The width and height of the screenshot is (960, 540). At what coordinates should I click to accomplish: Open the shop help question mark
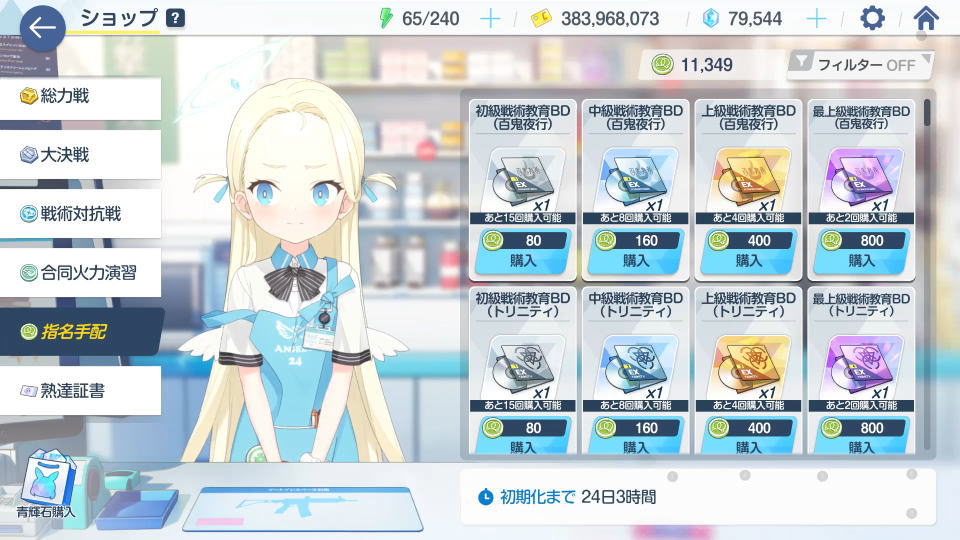click(175, 18)
